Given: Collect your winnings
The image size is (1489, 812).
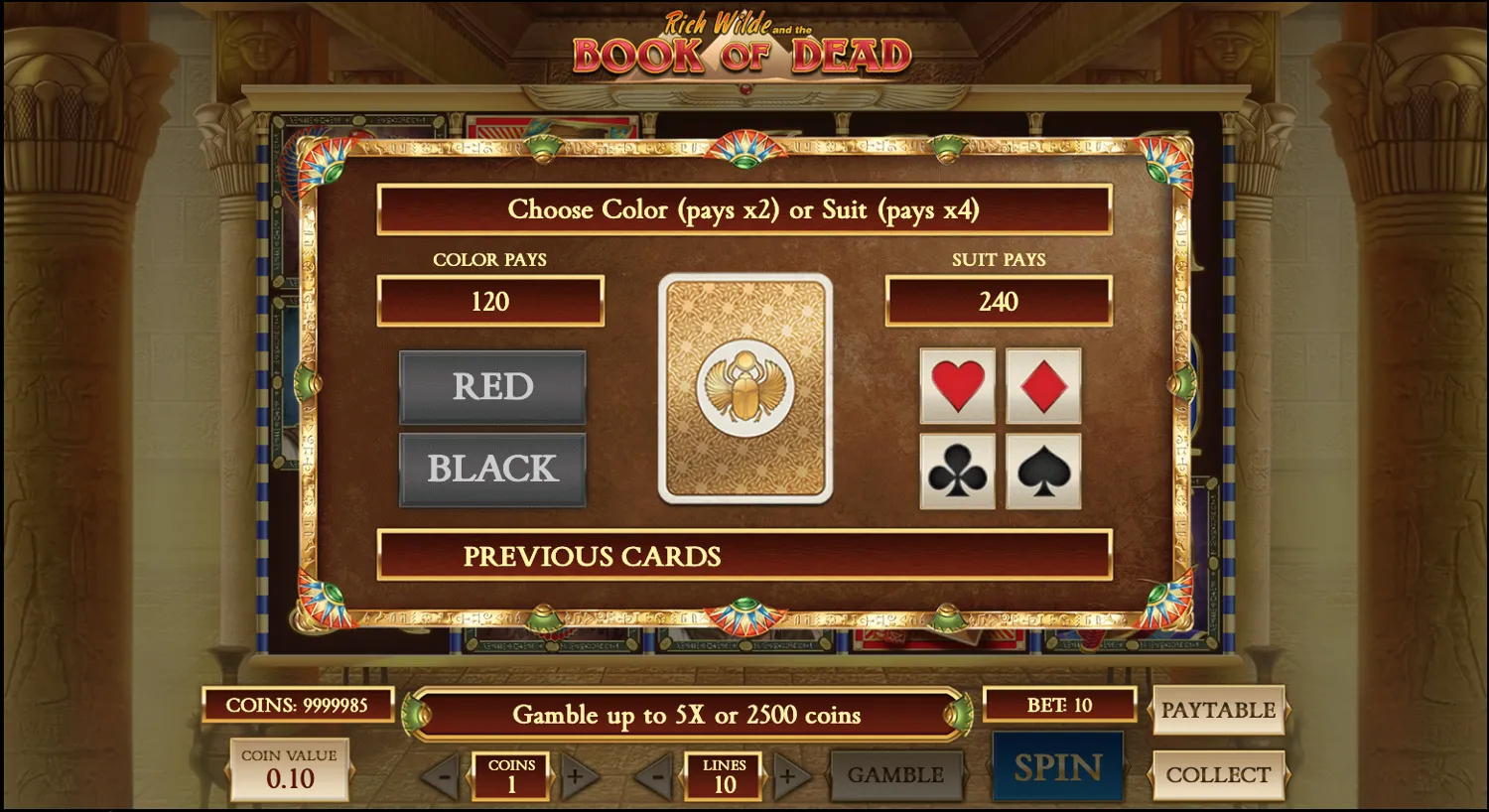Looking at the screenshot, I should [x=1219, y=774].
